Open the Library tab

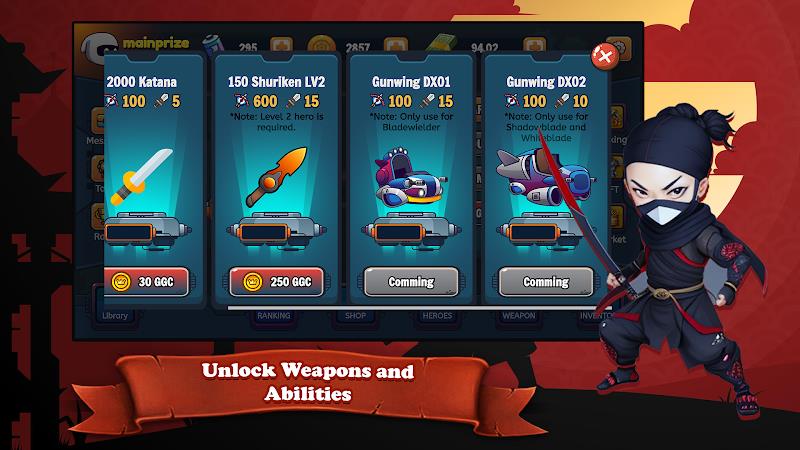point(116,316)
